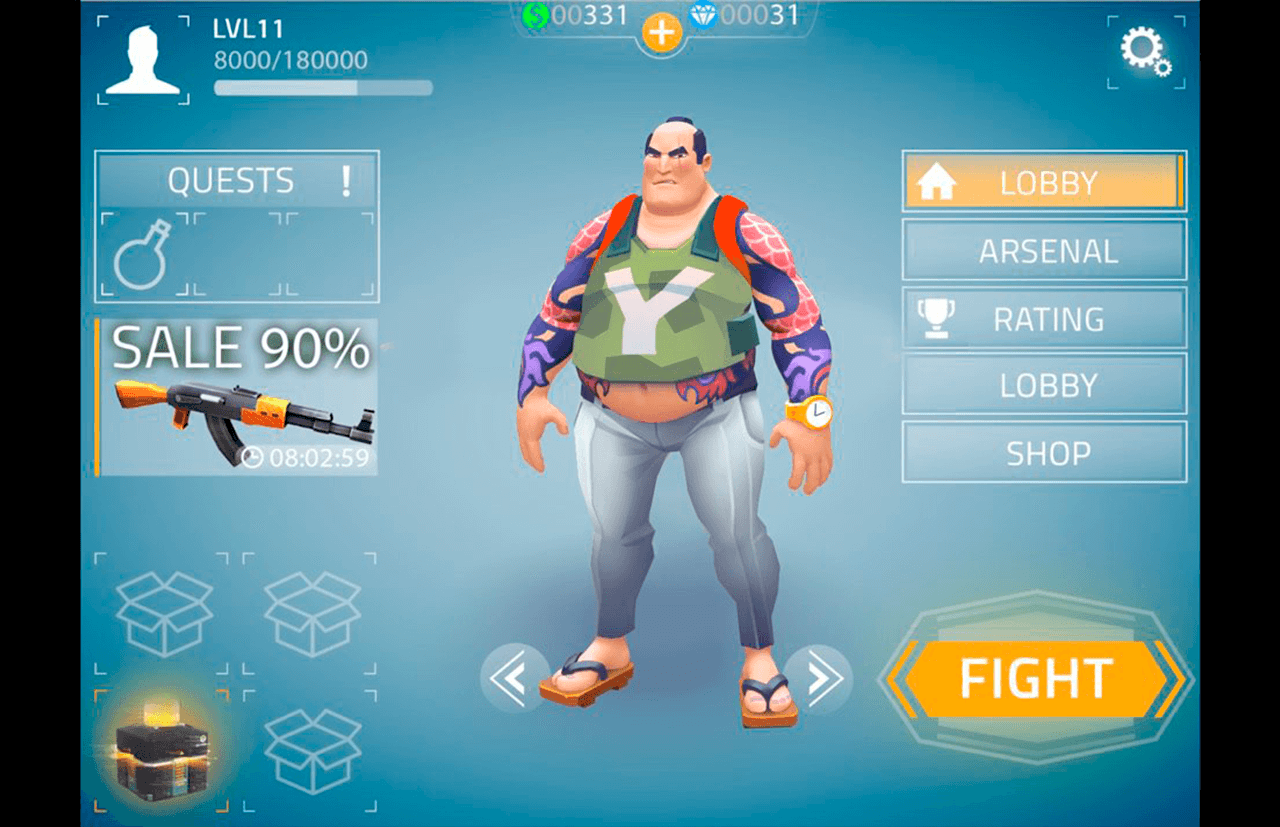
Task: Select the Lobby entry with the house icon
Action: click(1044, 182)
